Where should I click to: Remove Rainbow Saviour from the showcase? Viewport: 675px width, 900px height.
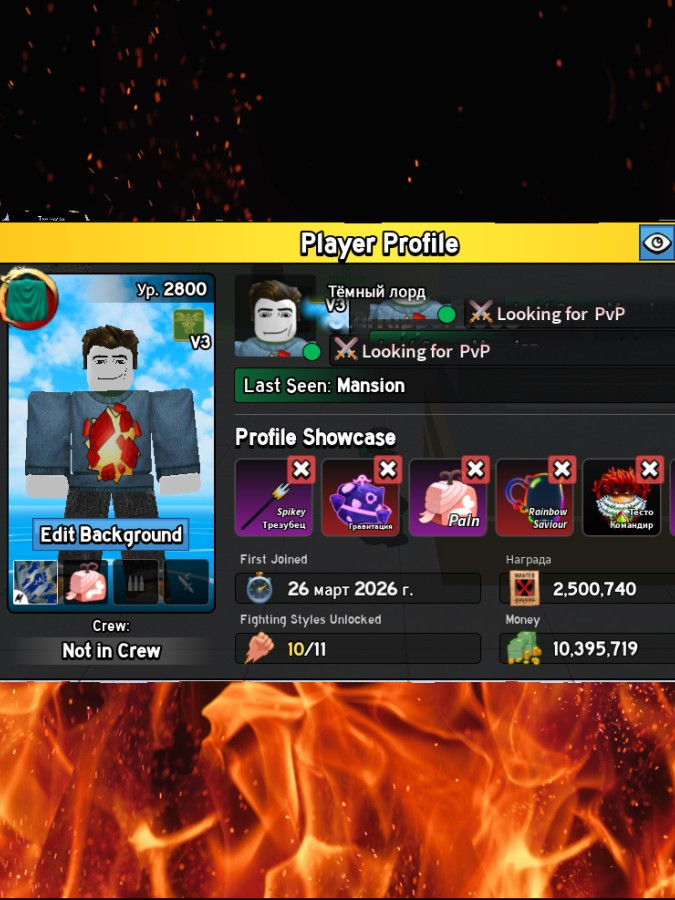562,469
